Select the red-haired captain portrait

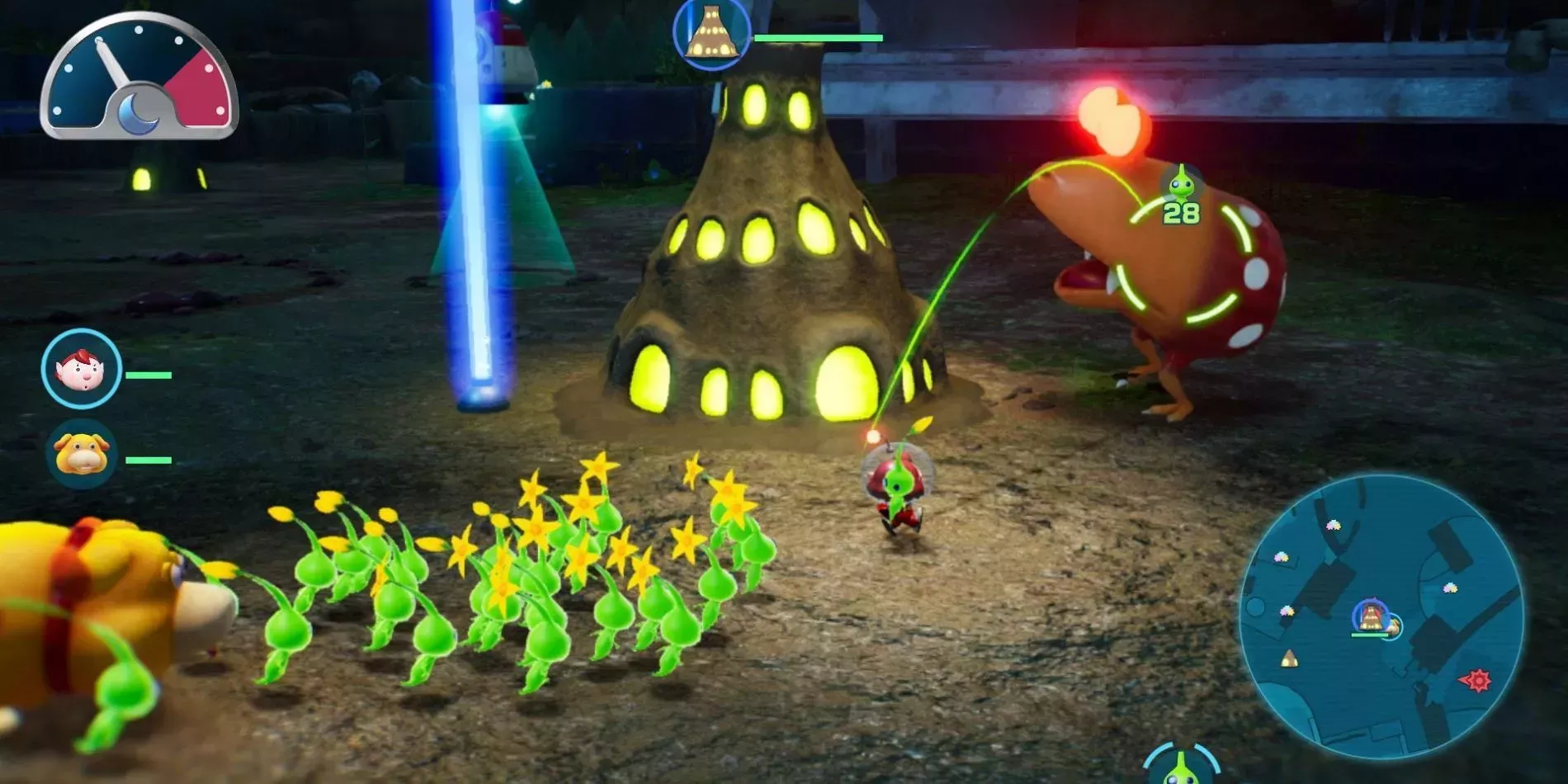coord(82,369)
